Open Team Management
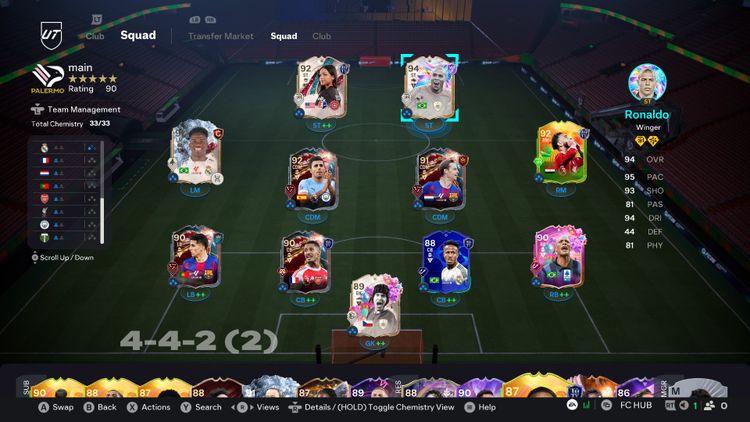Viewport: 750px width, 422px height. point(73,110)
